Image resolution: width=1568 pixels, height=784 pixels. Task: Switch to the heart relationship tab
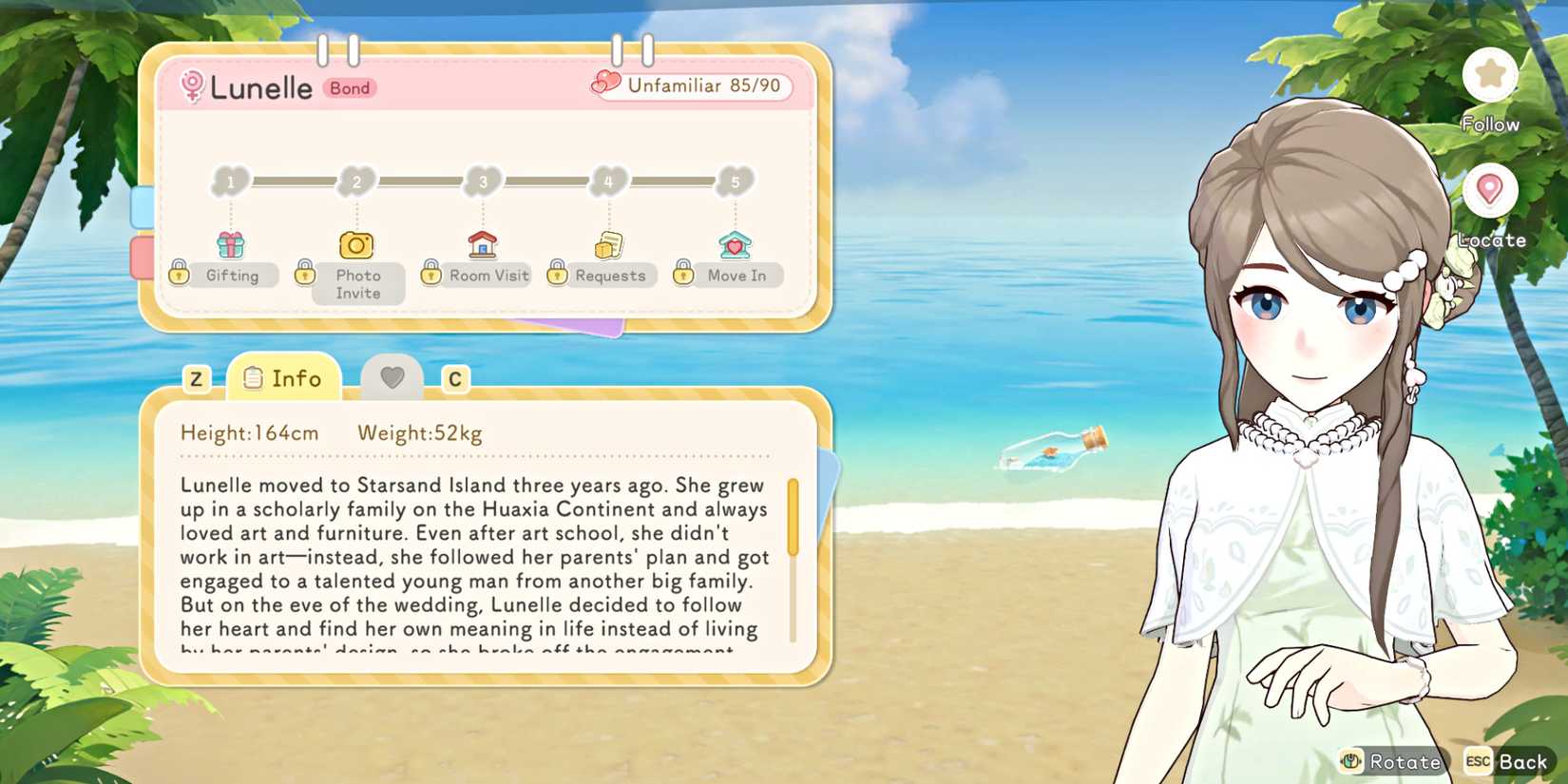click(x=392, y=376)
